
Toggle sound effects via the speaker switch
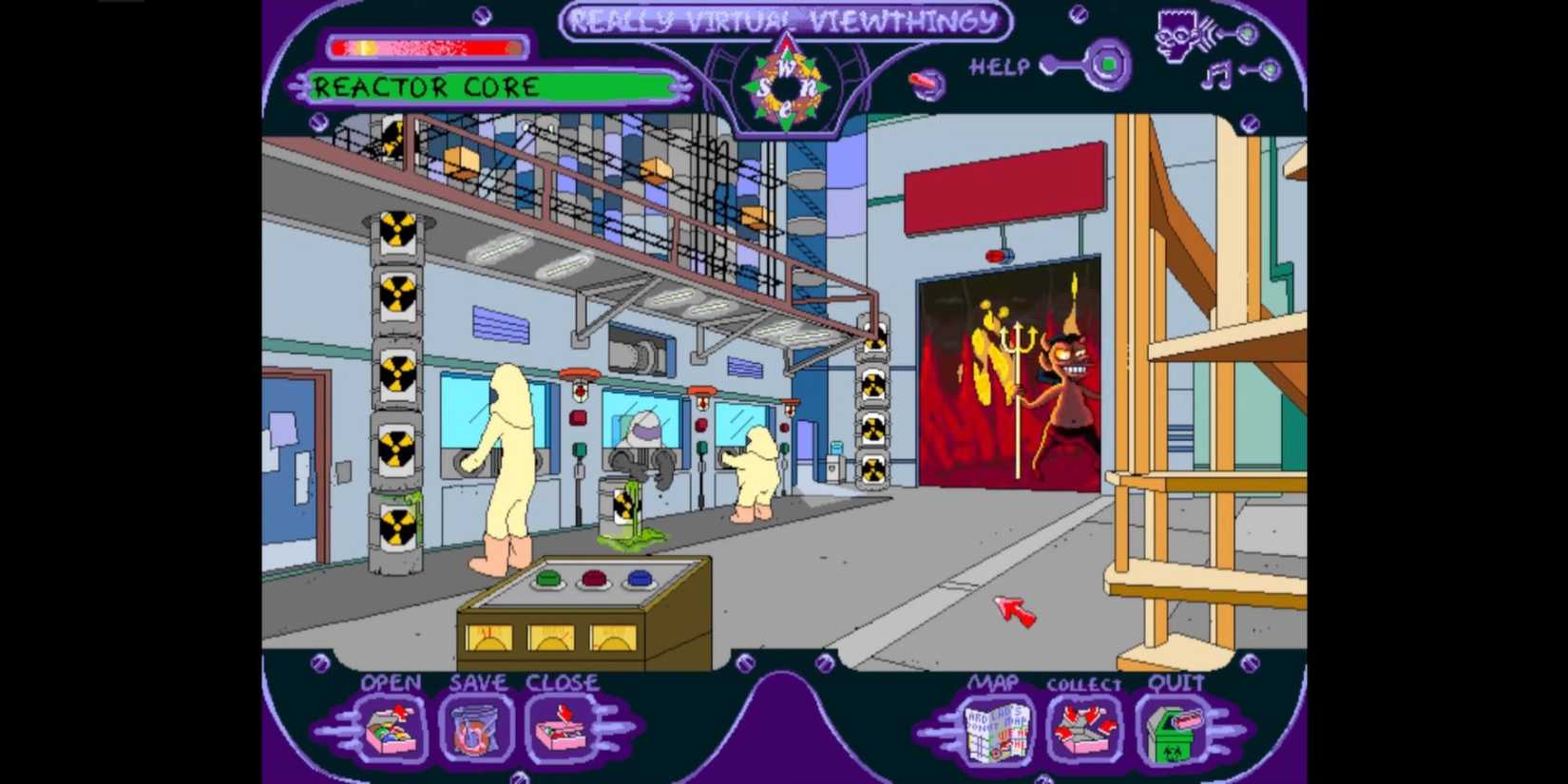coord(1248,33)
